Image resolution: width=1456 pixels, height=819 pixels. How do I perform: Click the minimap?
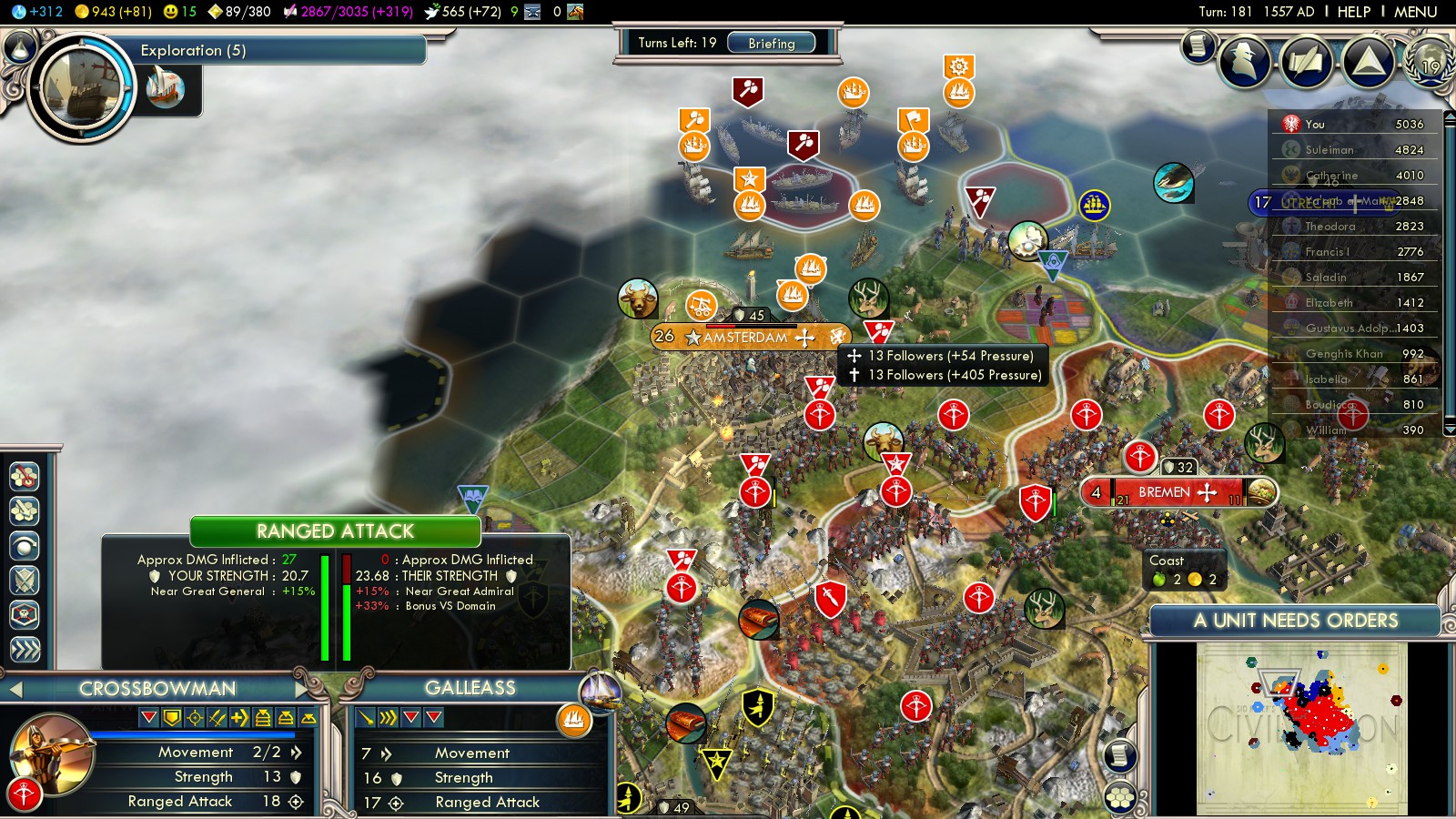point(1301,728)
